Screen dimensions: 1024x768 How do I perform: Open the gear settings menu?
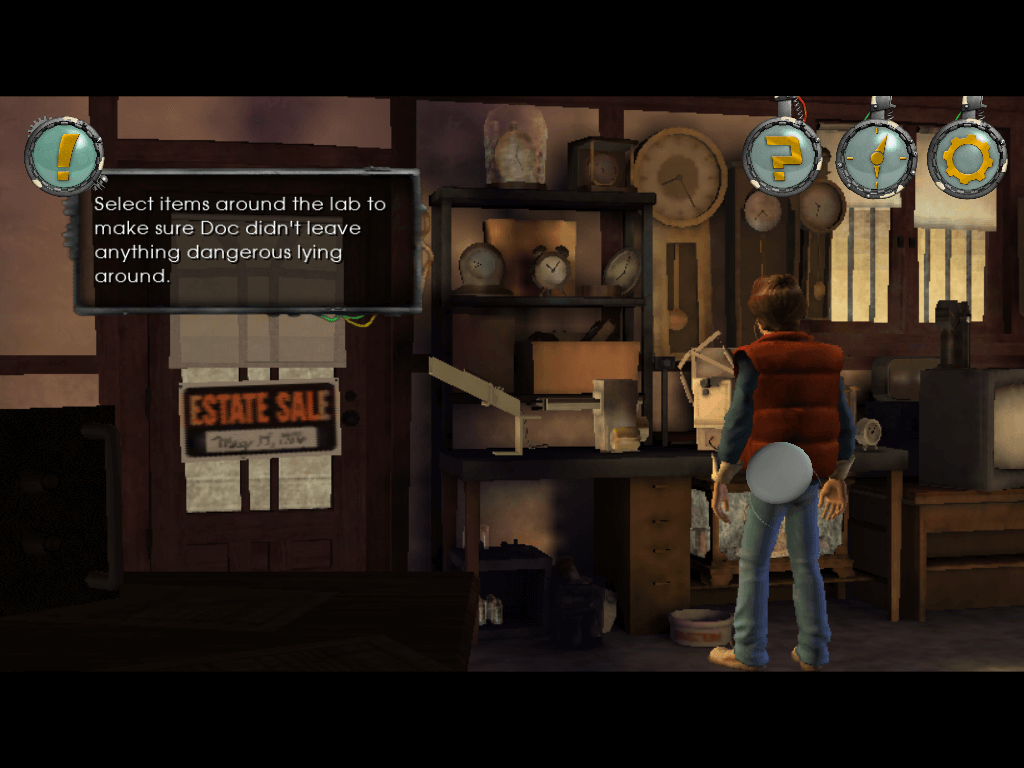click(967, 158)
